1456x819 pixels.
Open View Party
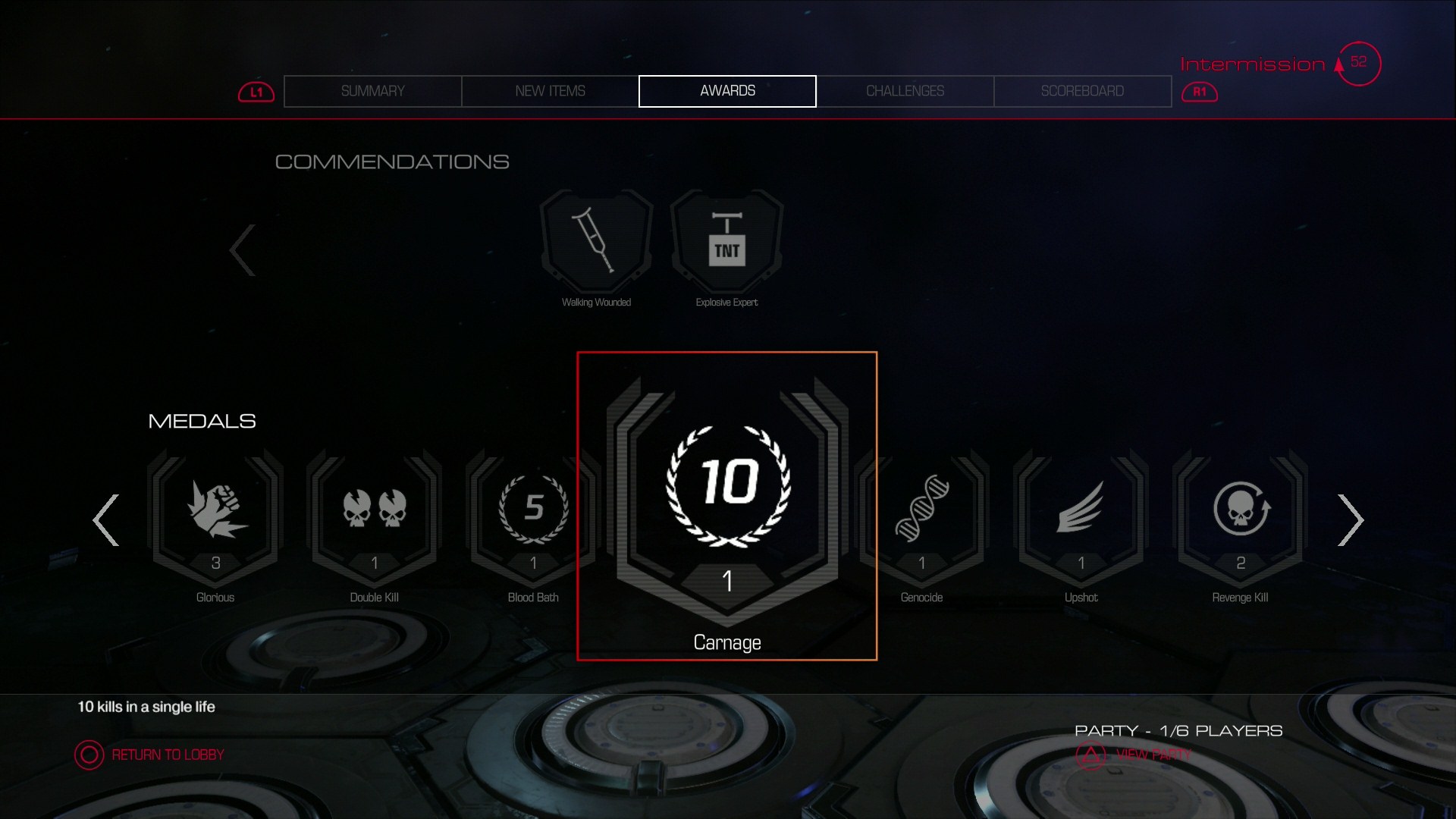pyautogui.click(x=1137, y=755)
